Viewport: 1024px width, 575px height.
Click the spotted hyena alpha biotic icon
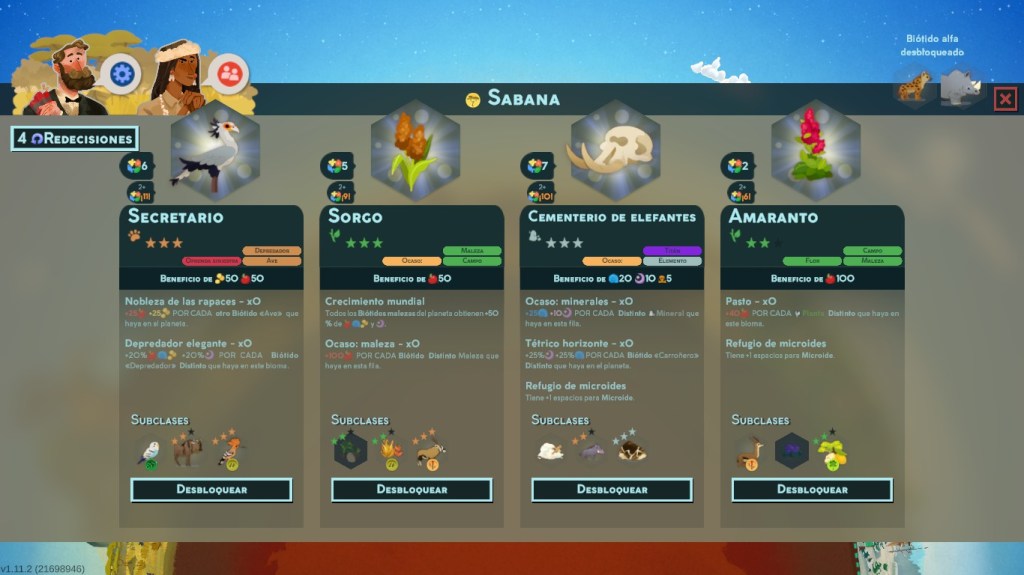pos(913,87)
